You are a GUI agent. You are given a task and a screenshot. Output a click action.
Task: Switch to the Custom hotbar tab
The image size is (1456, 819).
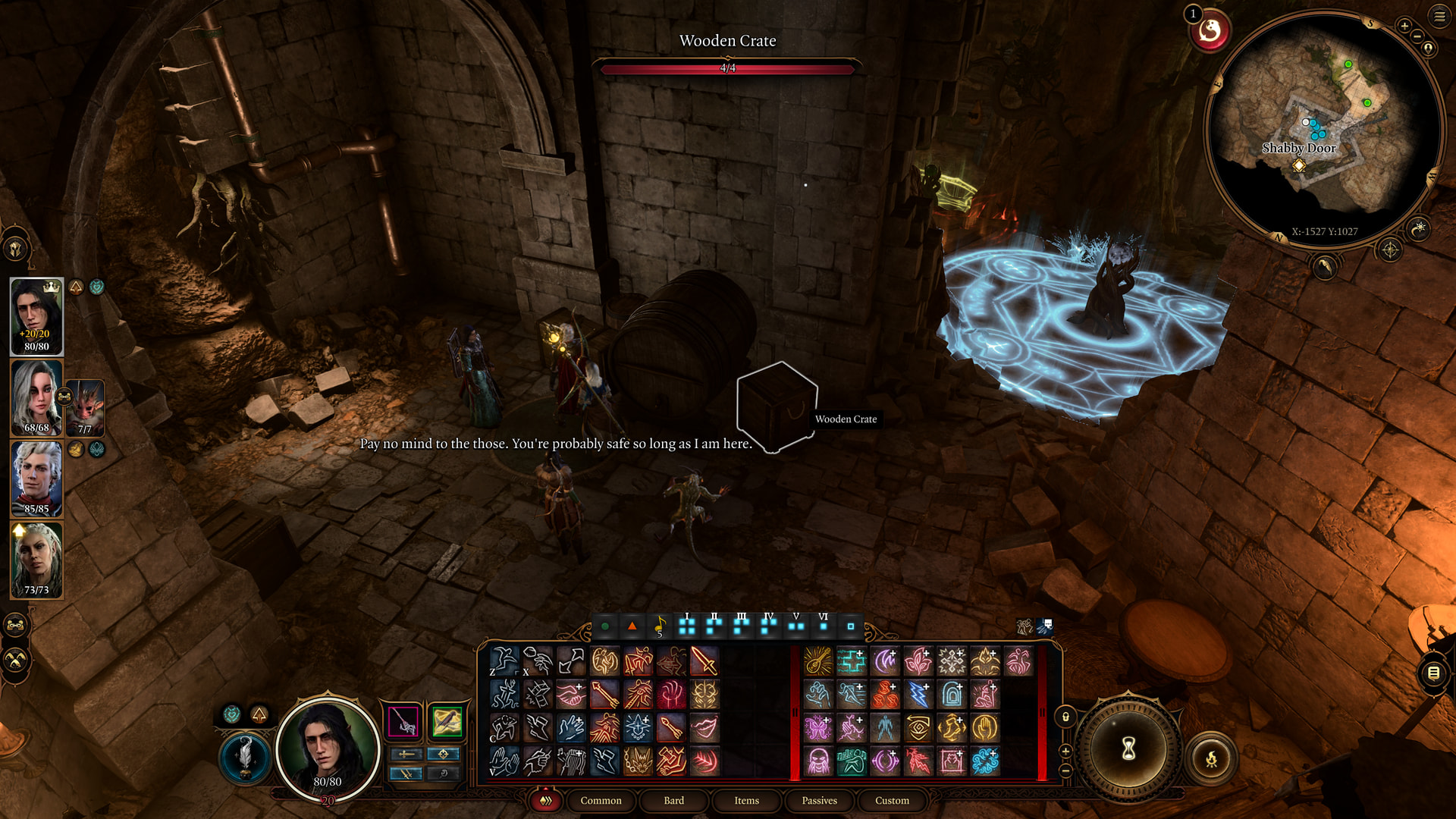coord(892,801)
